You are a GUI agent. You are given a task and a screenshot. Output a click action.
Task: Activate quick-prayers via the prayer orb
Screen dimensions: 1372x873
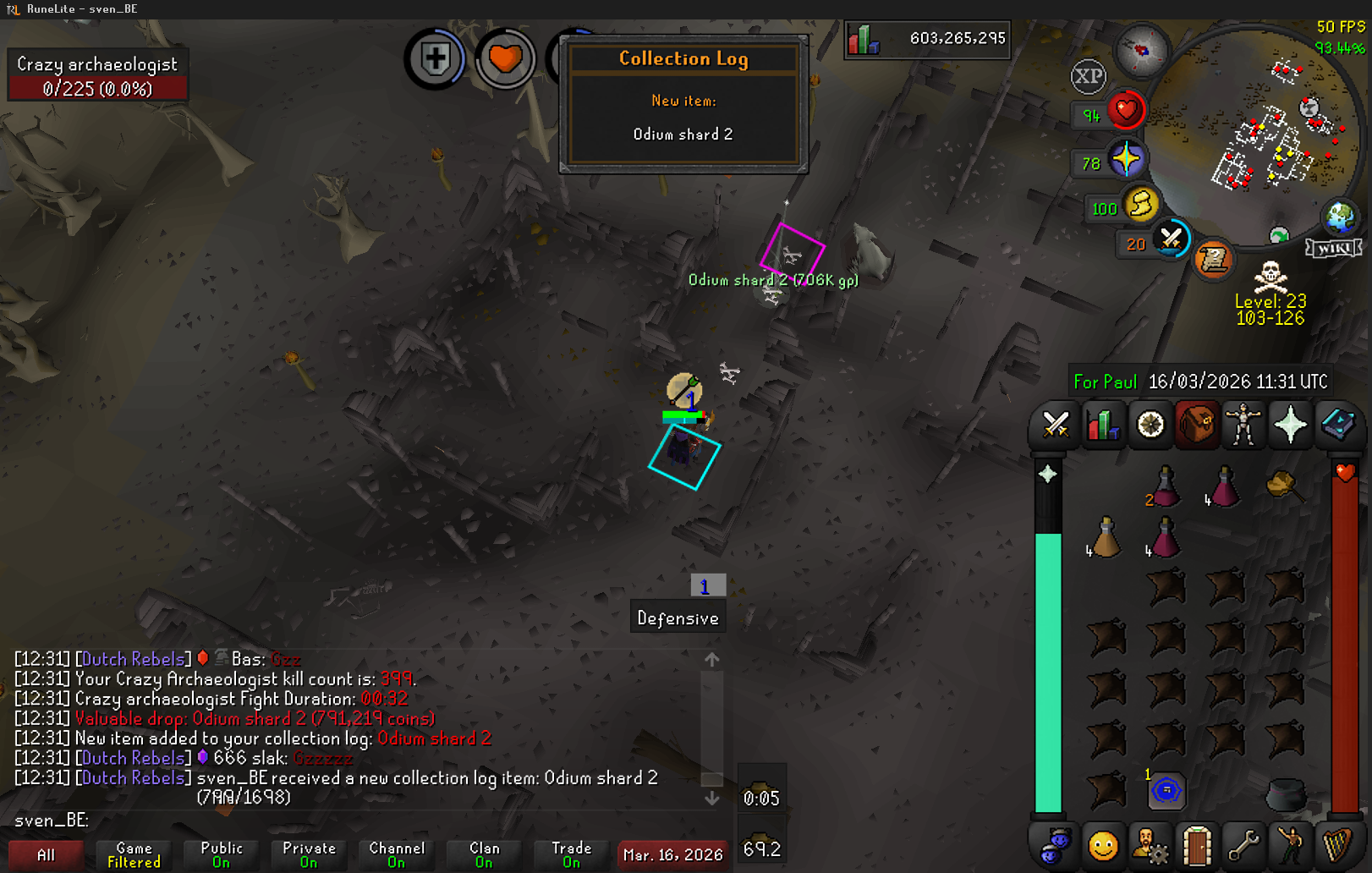coord(1126,160)
